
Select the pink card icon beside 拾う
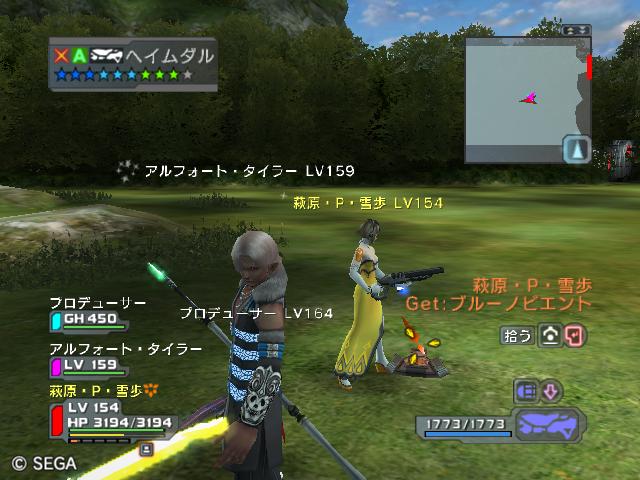[x=574, y=335]
